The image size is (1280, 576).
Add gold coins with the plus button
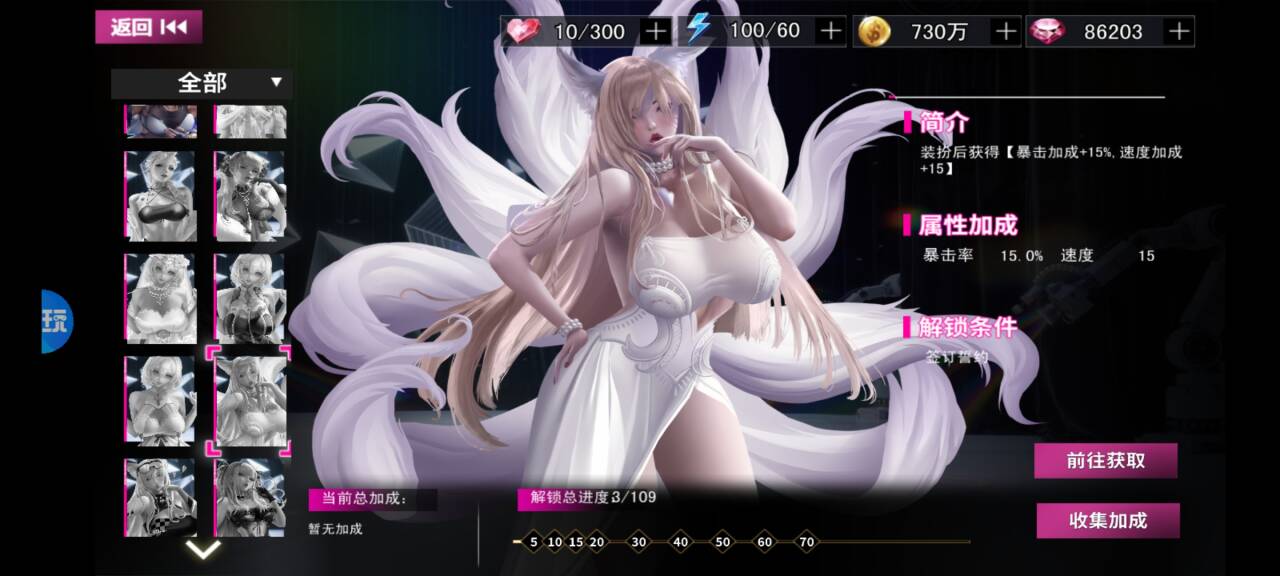click(x=1005, y=31)
